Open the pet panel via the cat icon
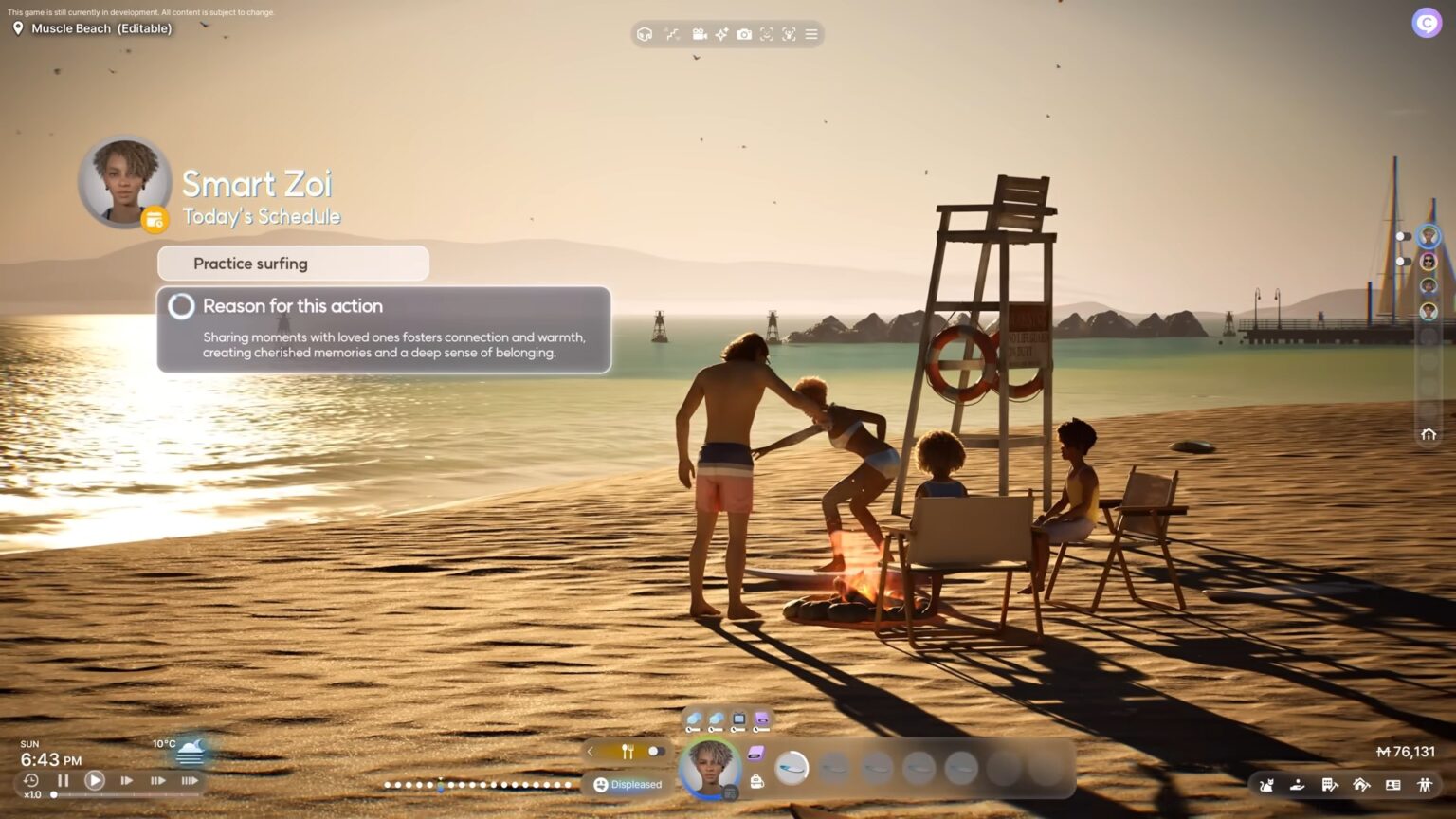Screen dimensions: 1456x819 pyautogui.click(x=1267, y=785)
